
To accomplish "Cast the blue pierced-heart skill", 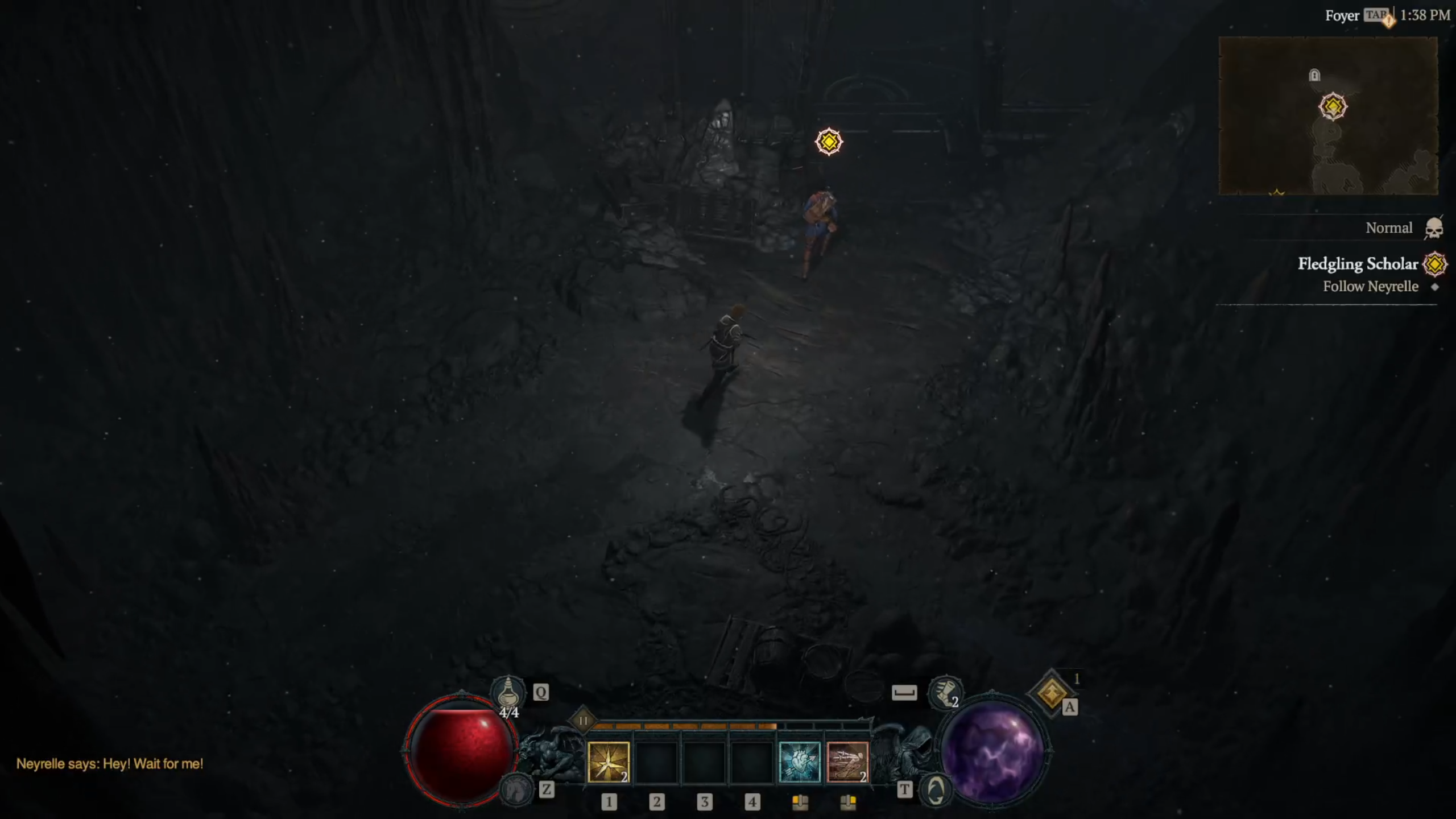I will 799,762.
